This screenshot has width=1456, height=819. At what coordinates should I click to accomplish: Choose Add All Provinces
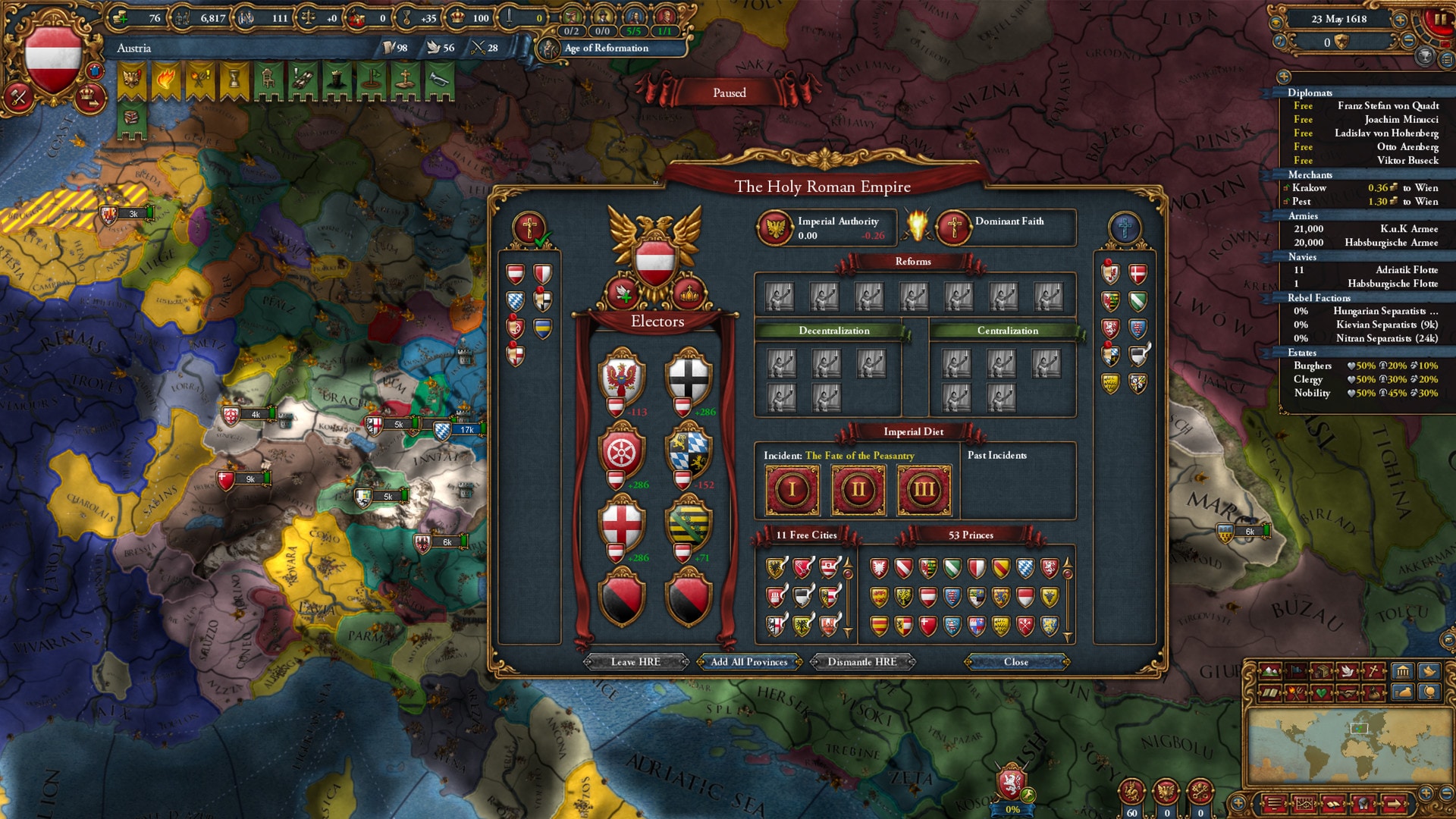click(x=749, y=662)
